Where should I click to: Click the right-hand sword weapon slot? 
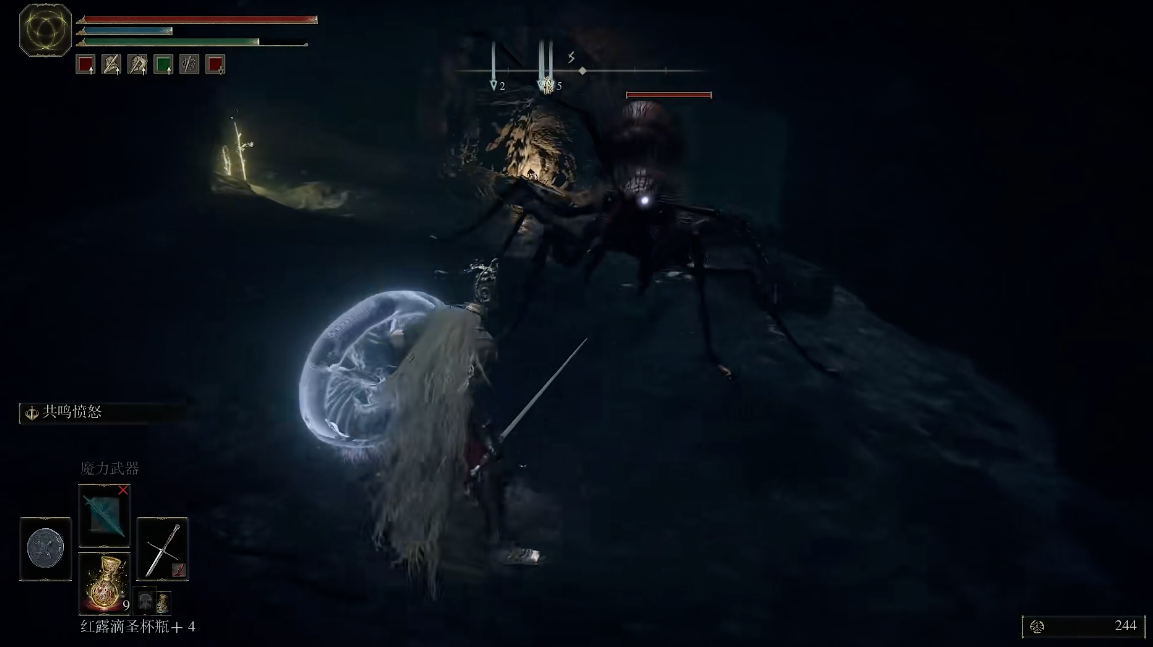pos(162,549)
